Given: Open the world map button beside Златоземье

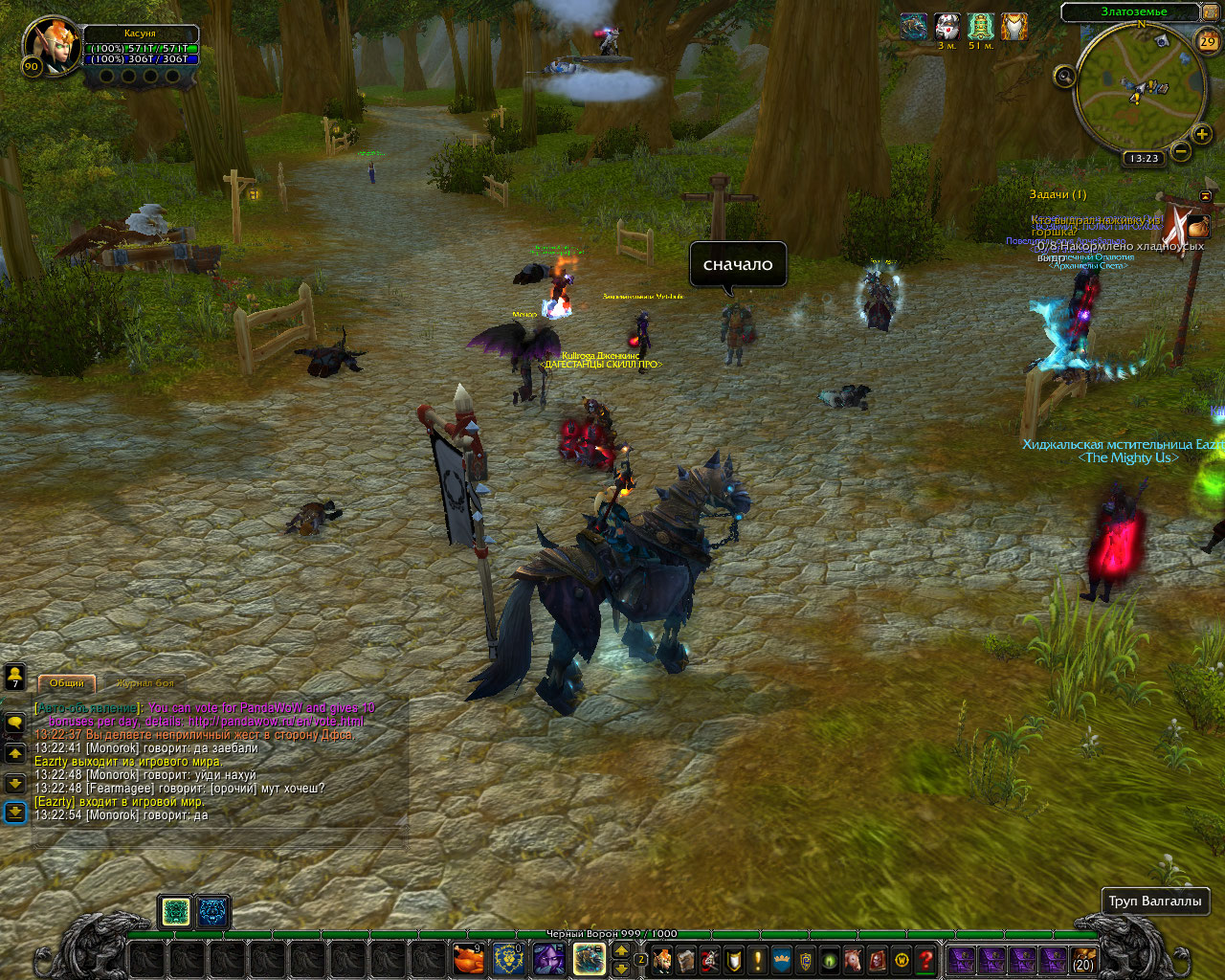Looking at the screenshot, I should pyautogui.click(x=1213, y=11).
